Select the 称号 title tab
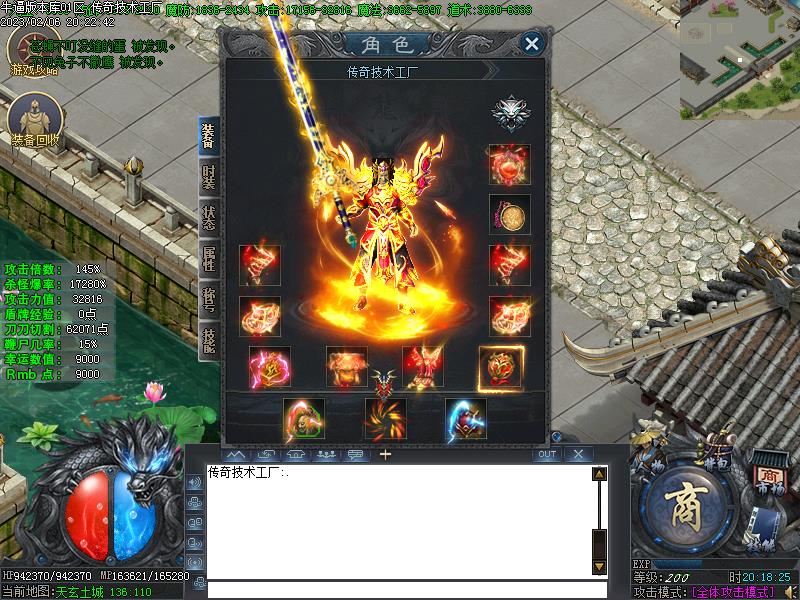Image resolution: width=800 pixels, height=600 pixels. (x=208, y=298)
